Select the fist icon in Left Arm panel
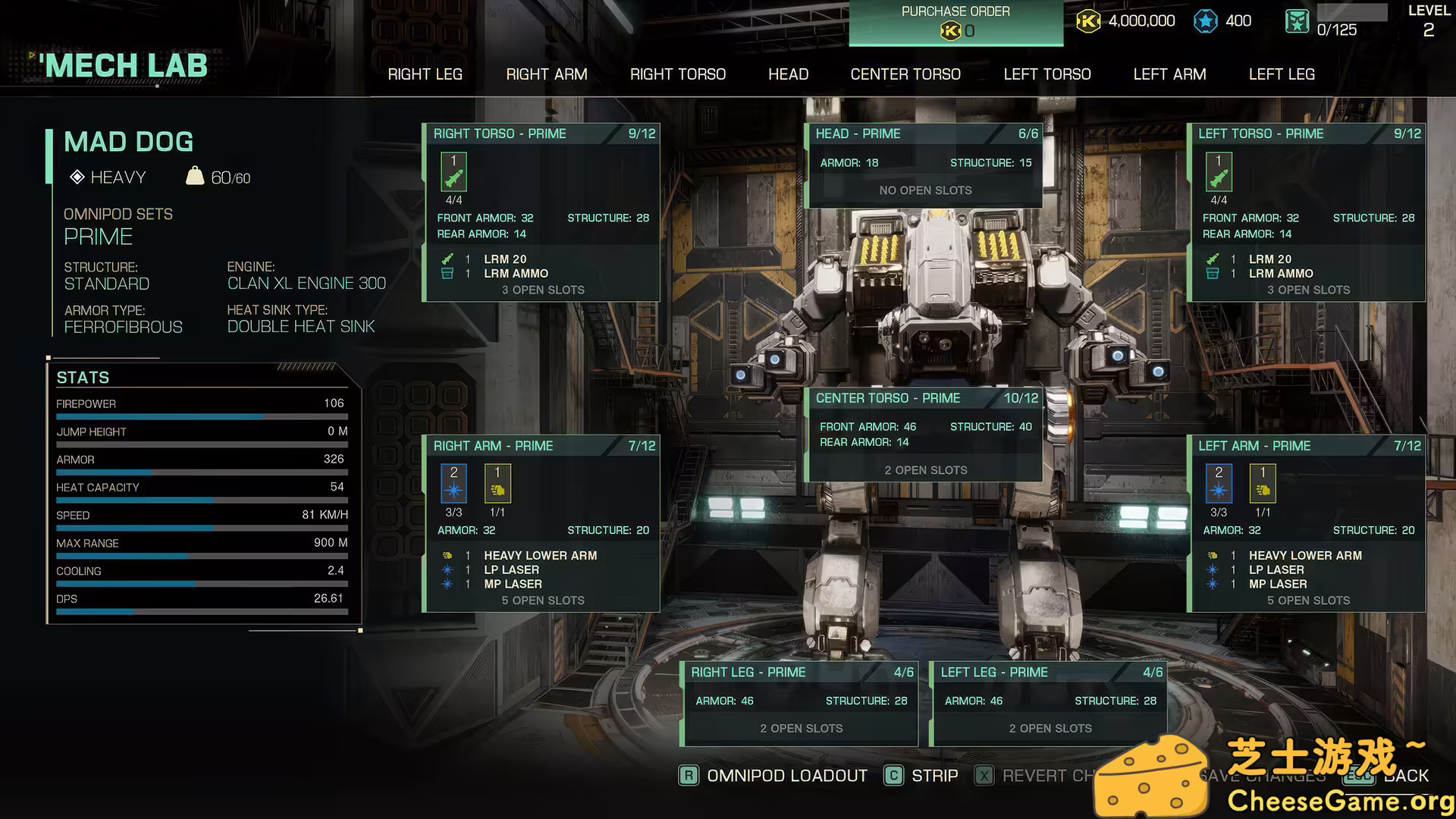 (1263, 483)
